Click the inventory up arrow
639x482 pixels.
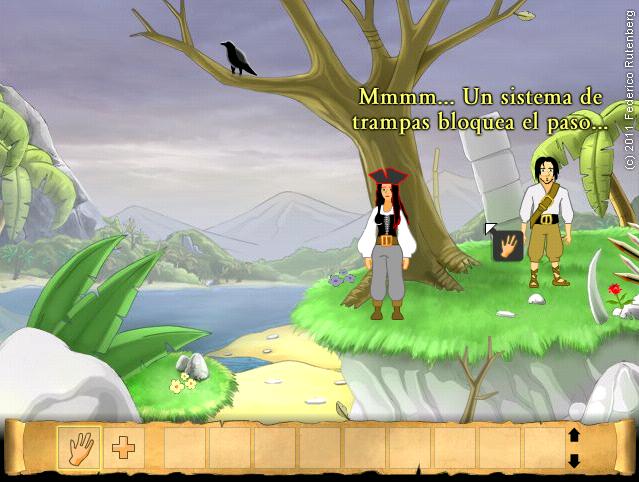tap(574, 435)
